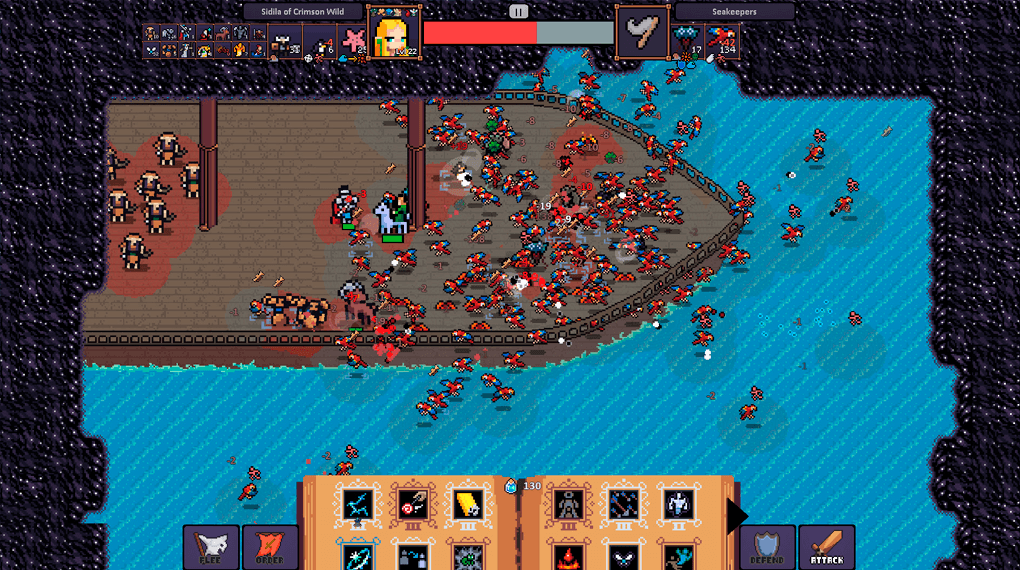
Task: Select the arrow and target spell
Action: coord(412,505)
